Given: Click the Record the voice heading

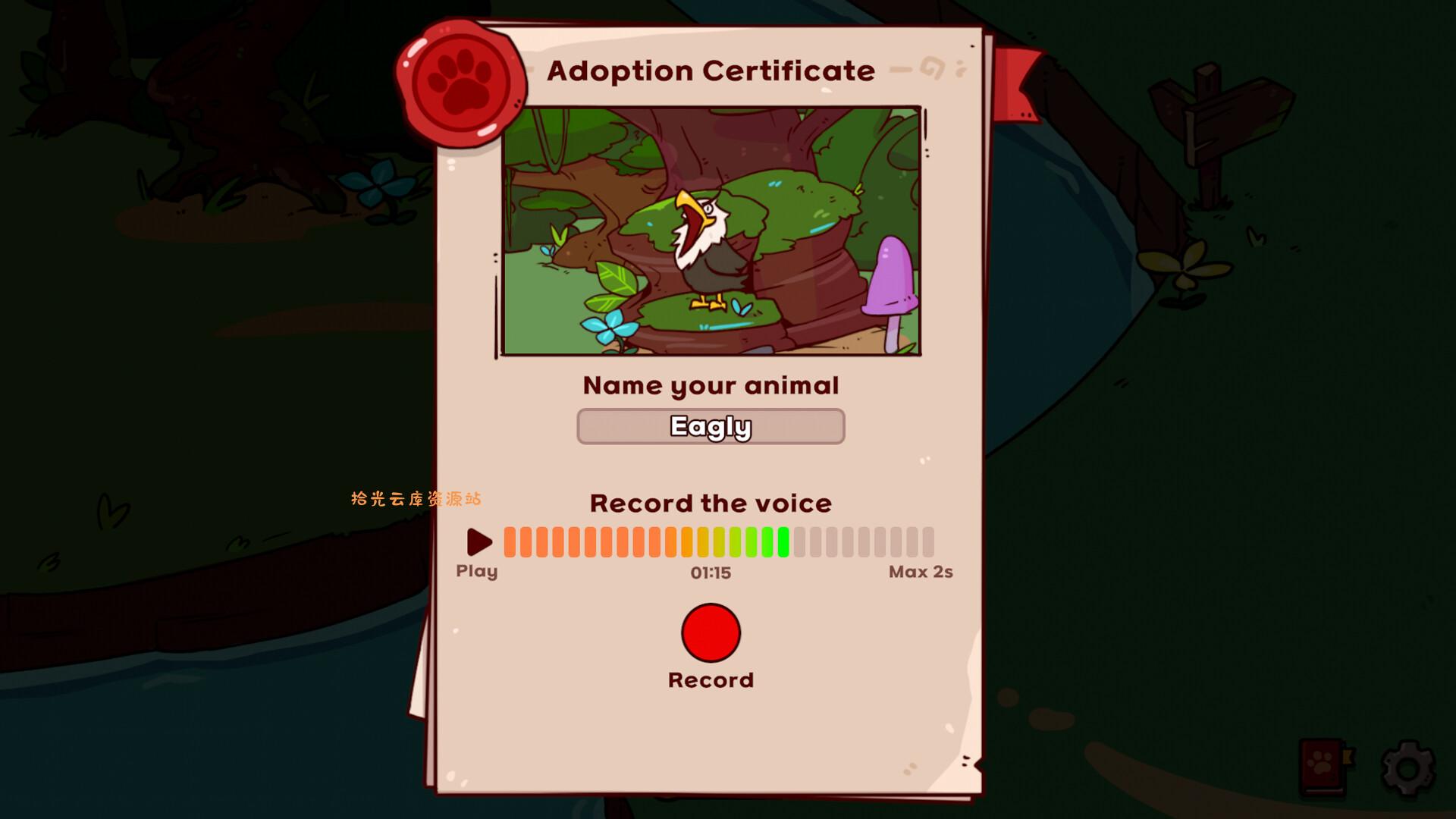Looking at the screenshot, I should pos(711,503).
